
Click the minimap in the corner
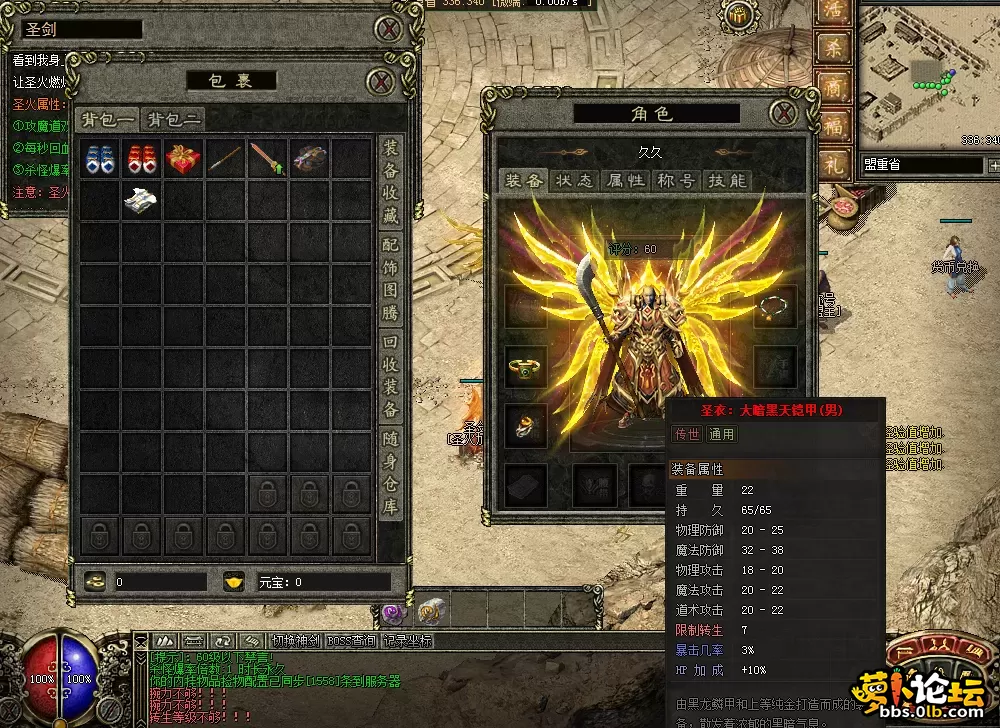point(929,77)
